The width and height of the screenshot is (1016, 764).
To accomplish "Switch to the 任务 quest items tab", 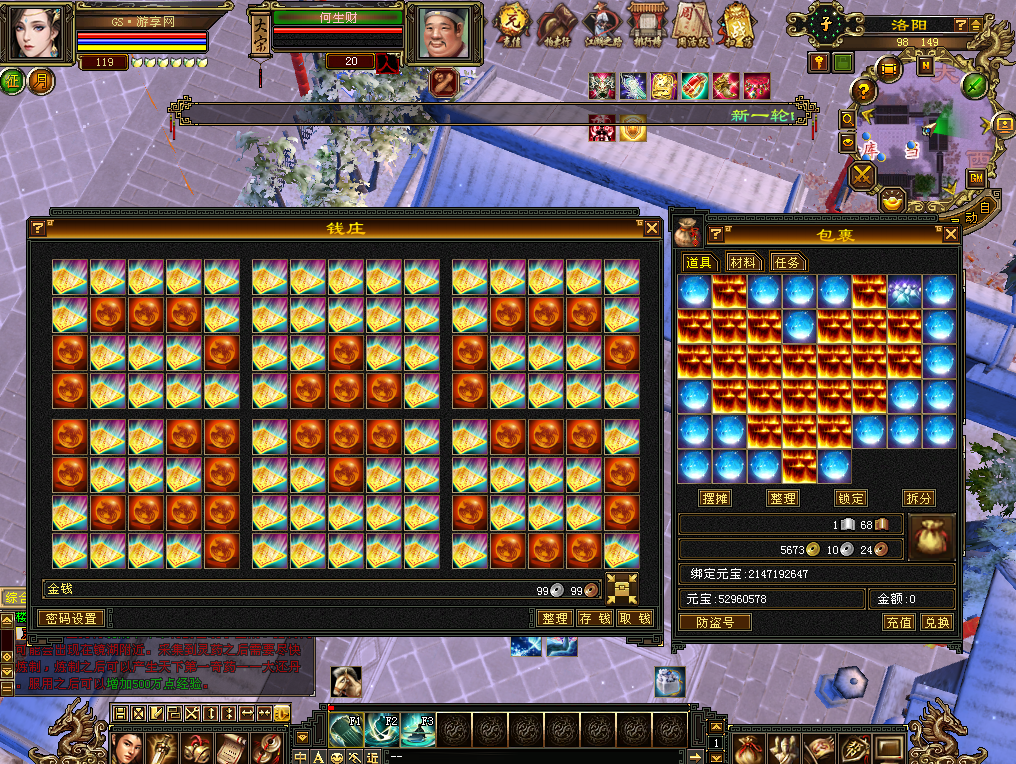I will point(787,262).
